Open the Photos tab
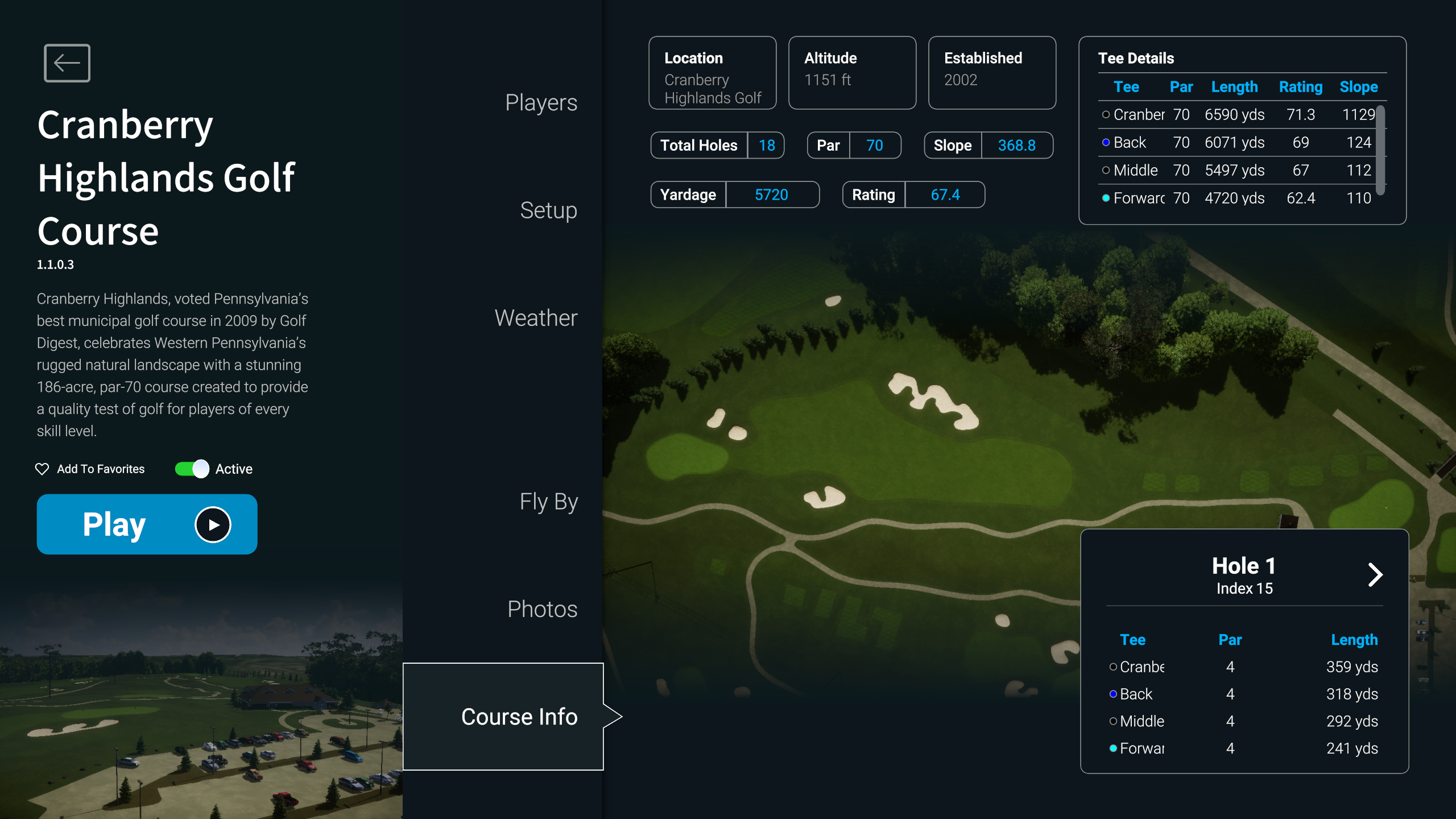 point(542,609)
